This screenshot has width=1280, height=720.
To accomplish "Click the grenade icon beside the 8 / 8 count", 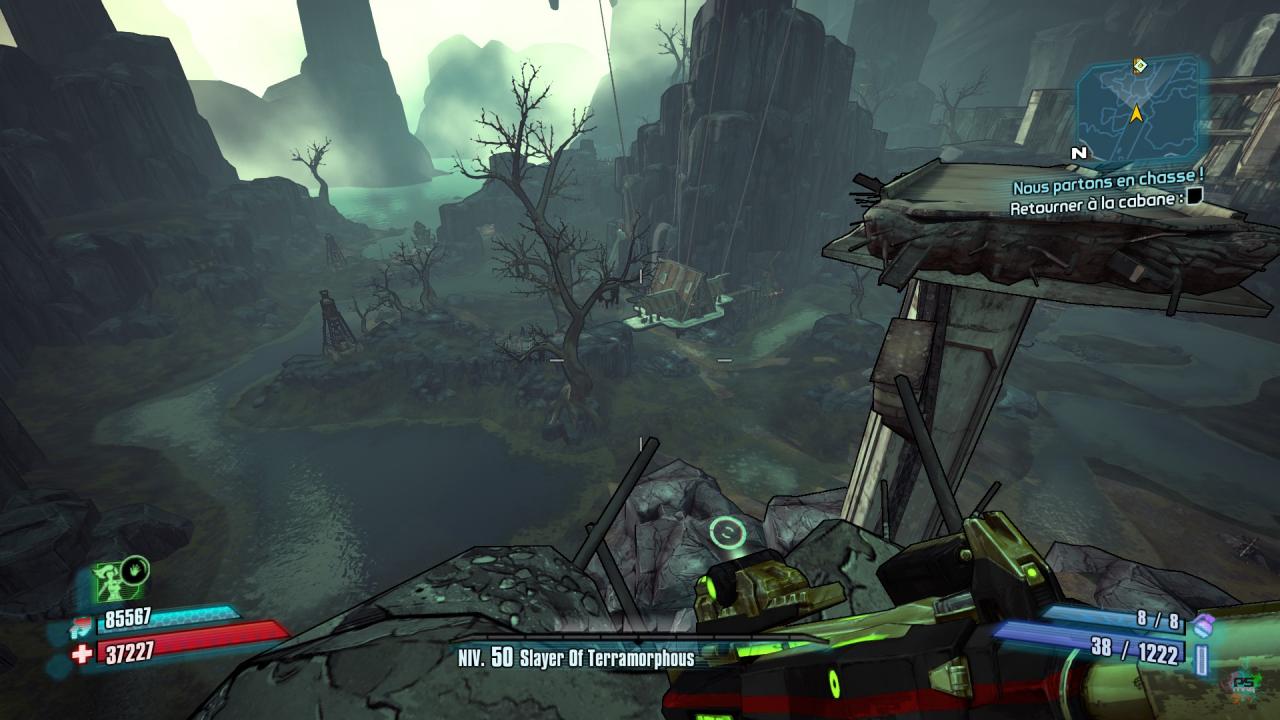I will (x=1203, y=624).
